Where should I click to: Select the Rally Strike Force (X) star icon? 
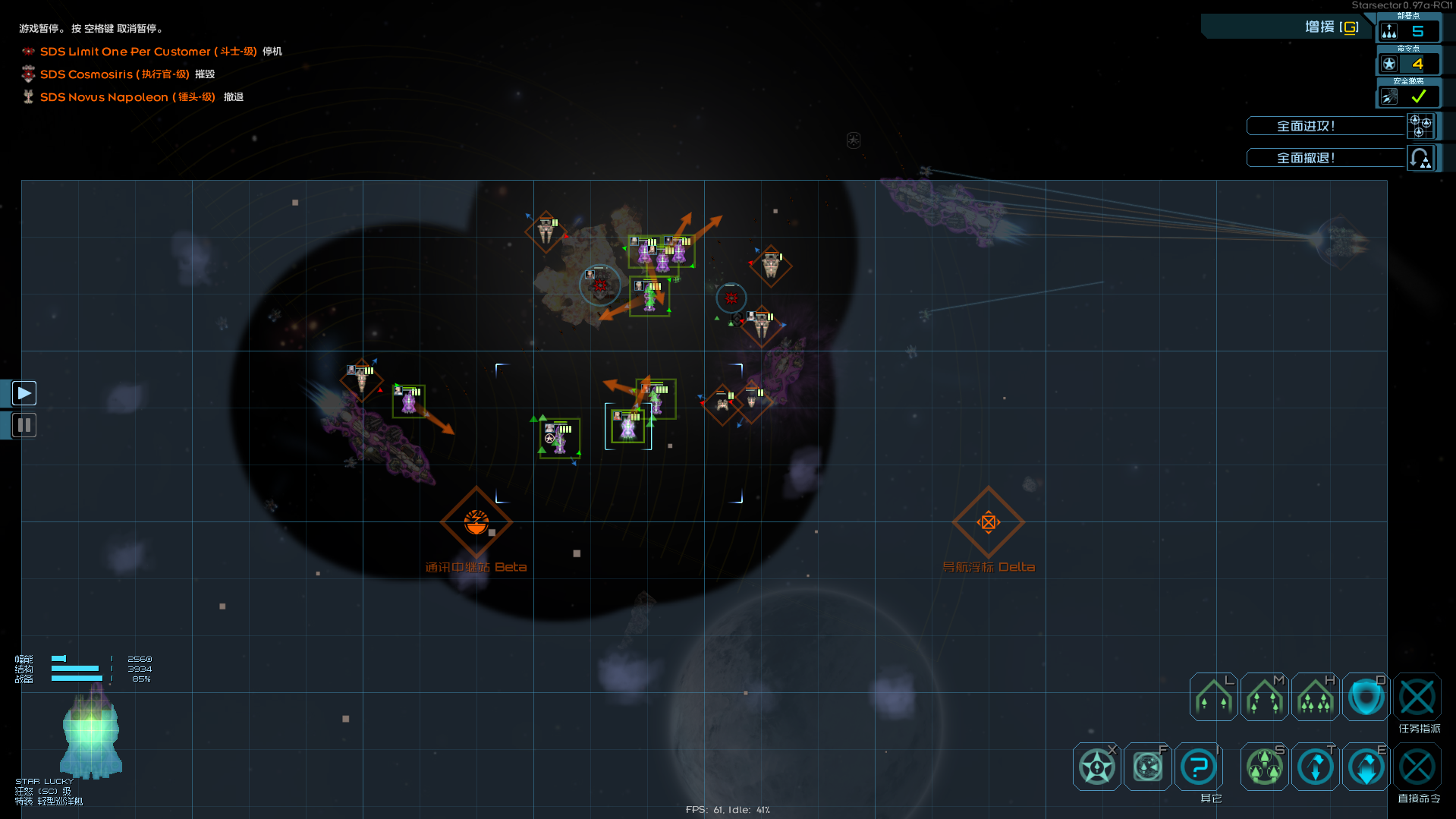(1096, 766)
